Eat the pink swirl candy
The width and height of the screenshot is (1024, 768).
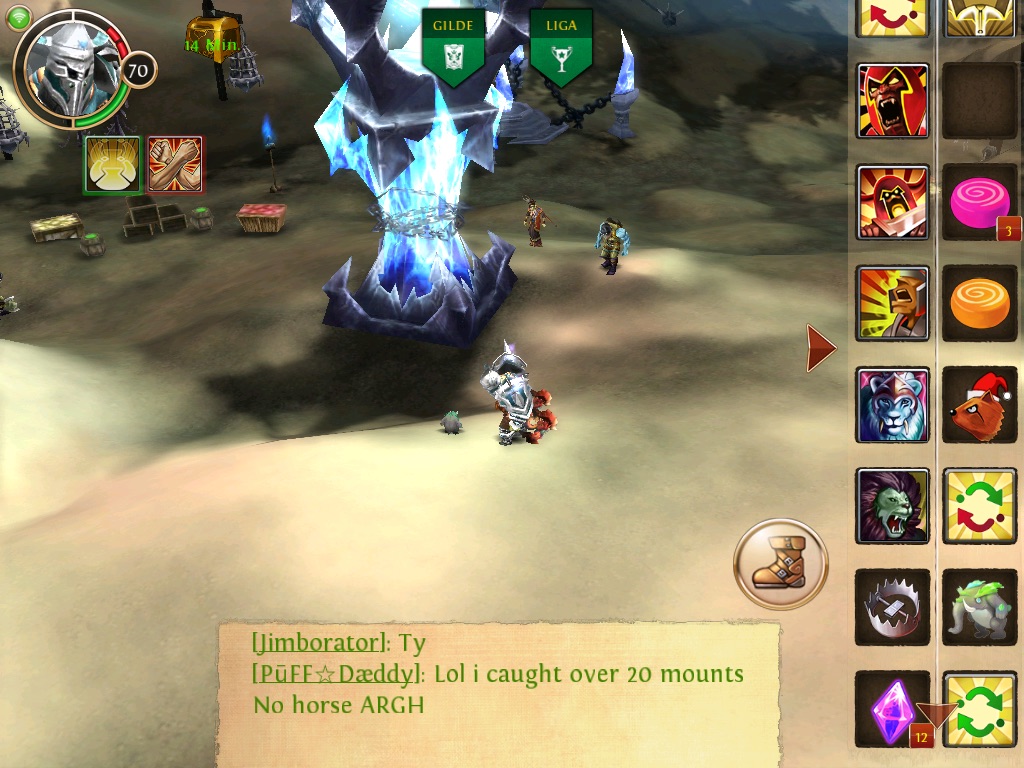[980, 202]
